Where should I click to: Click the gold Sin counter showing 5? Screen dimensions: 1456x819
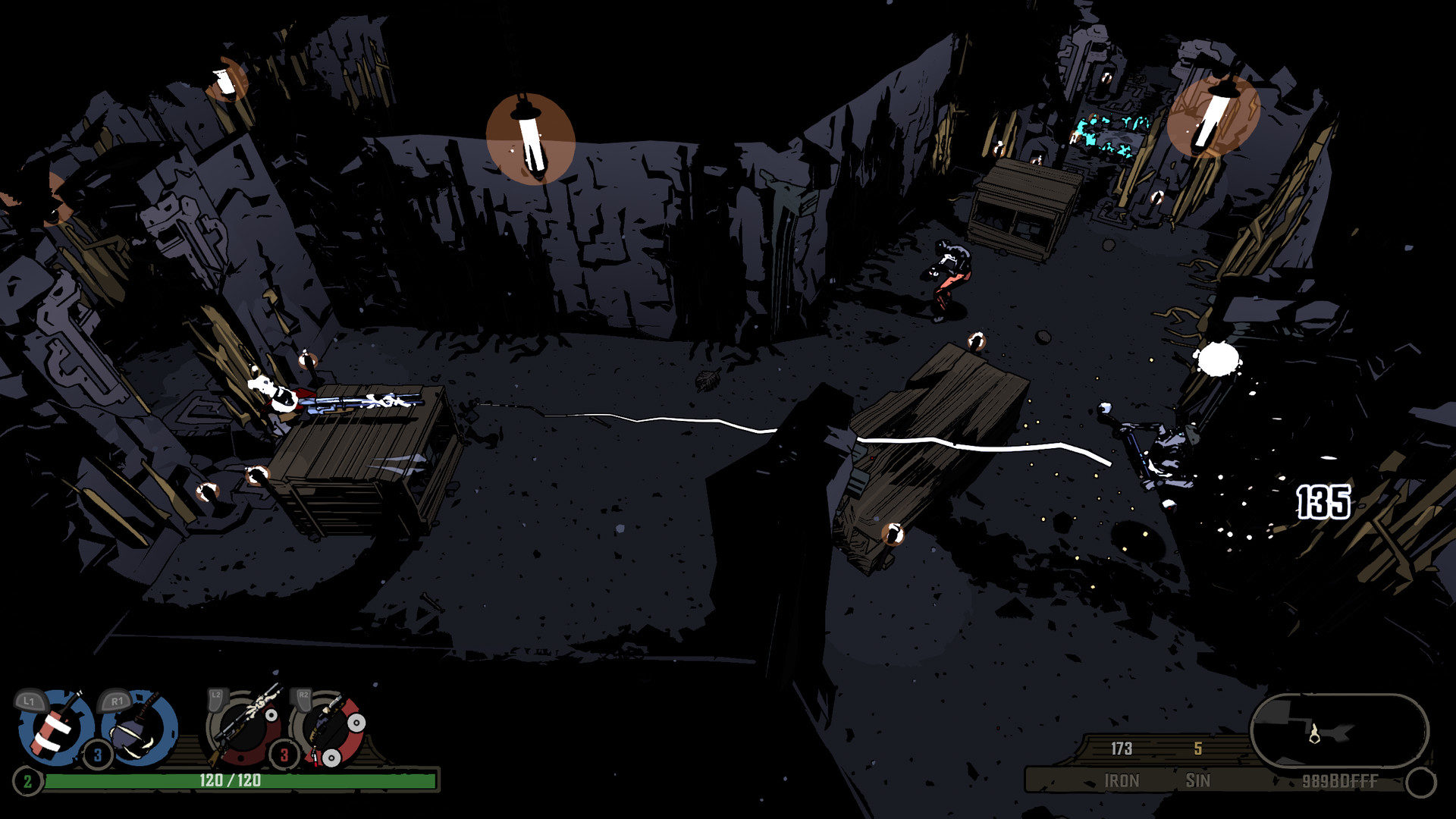coord(1197,749)
